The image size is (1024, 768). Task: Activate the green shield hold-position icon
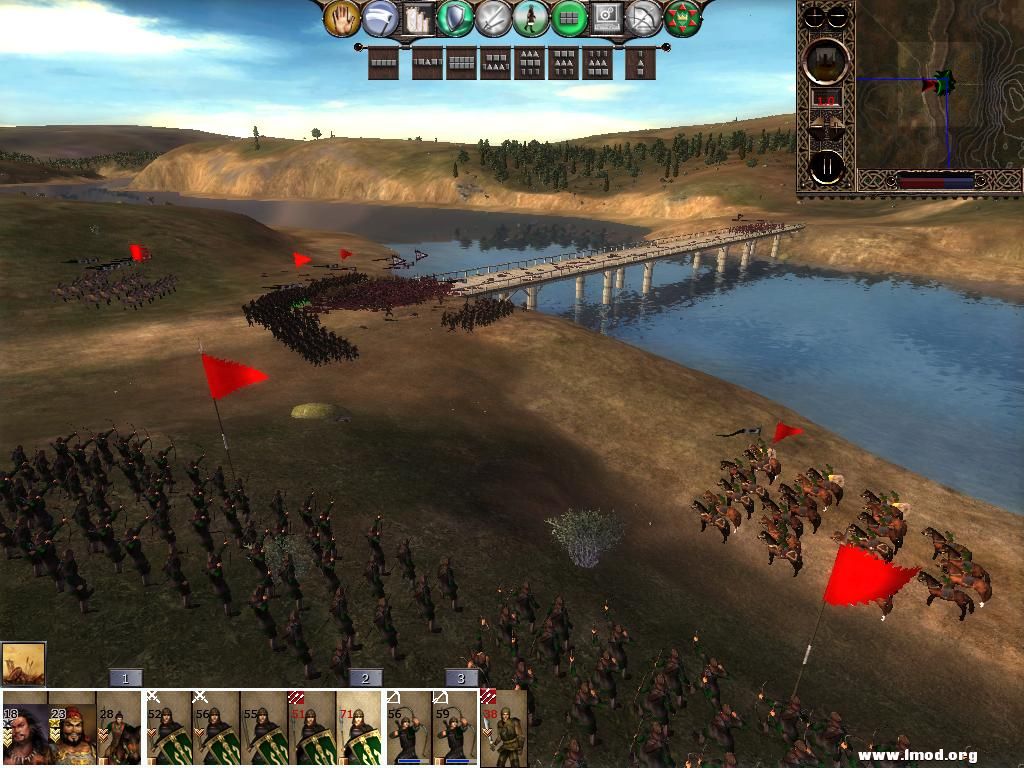[455, 18]
